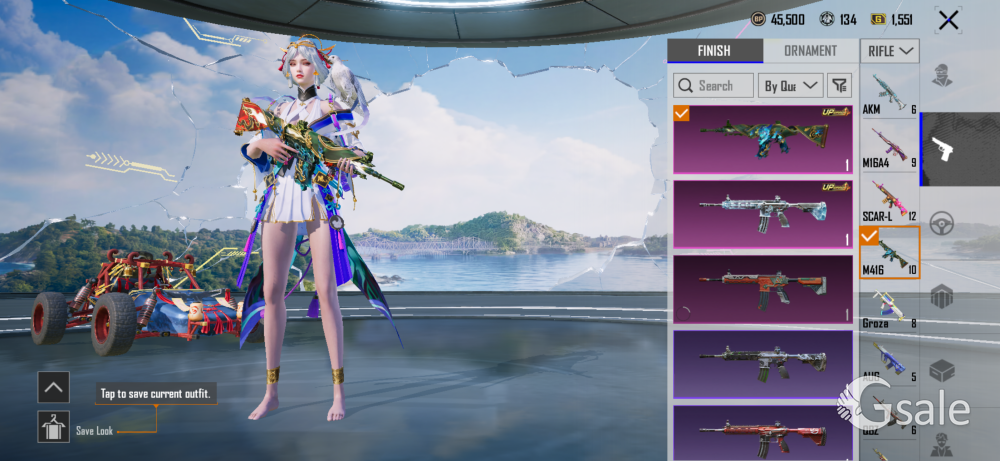Select the M416 weapon entry
The width and height of the screenshot is (1000, 461).
coord(890,253)
